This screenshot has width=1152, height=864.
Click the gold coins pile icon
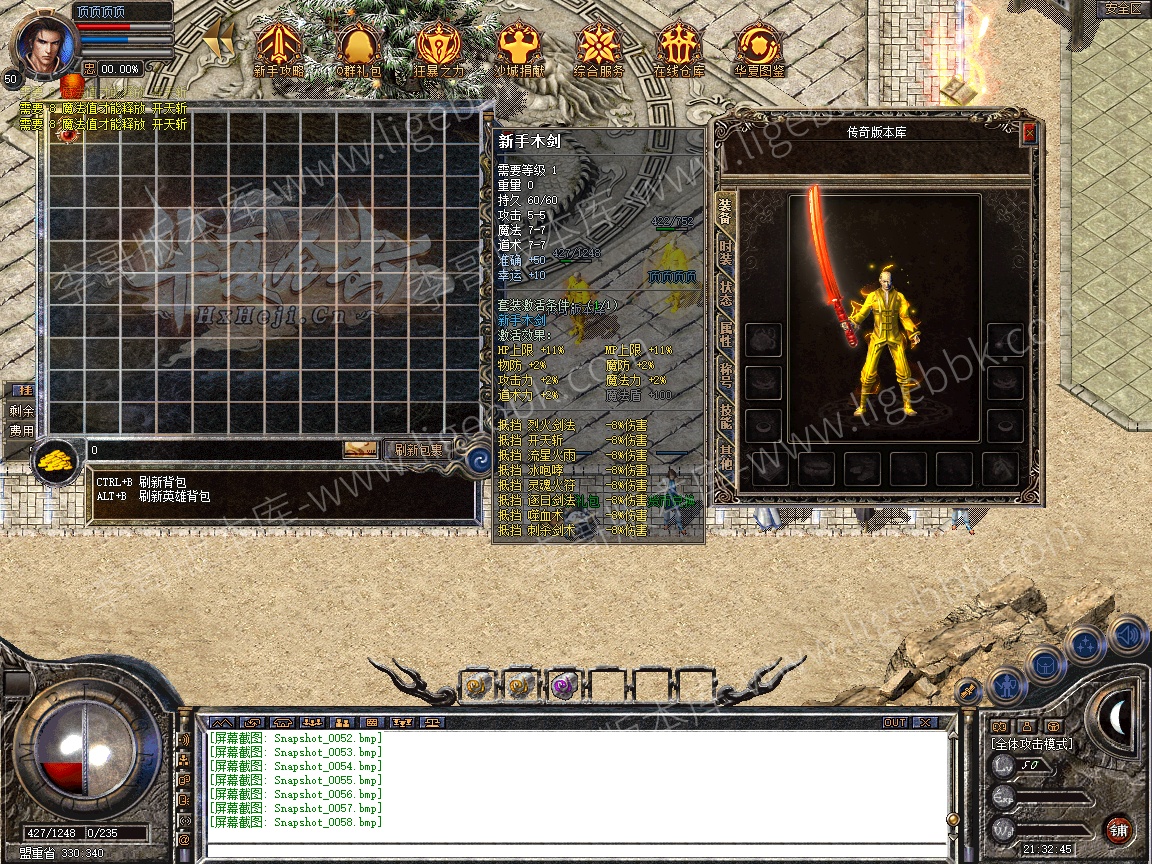[58, 461]
